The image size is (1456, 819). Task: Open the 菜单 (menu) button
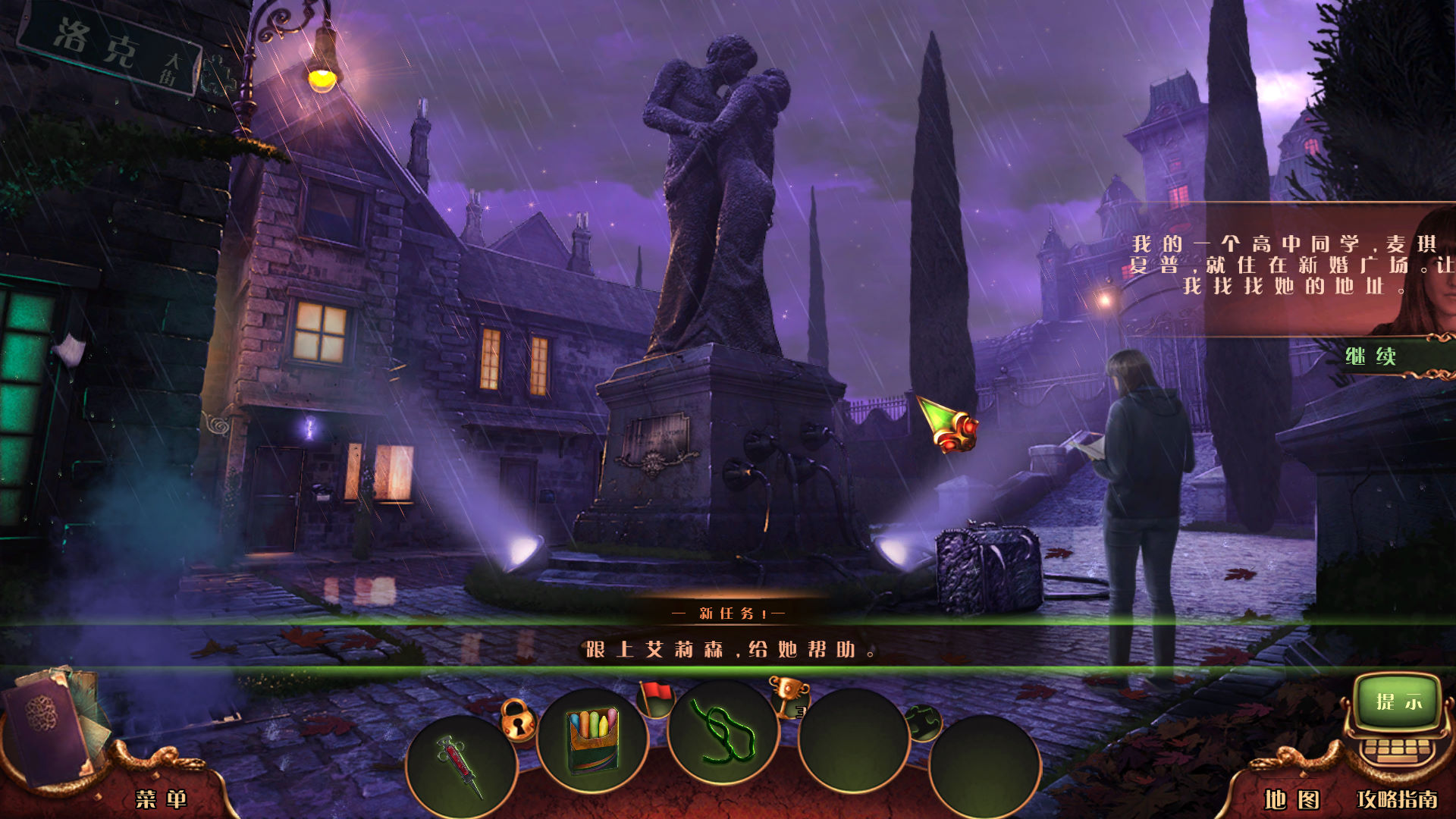pyautogui.click(x=161, y=798)
